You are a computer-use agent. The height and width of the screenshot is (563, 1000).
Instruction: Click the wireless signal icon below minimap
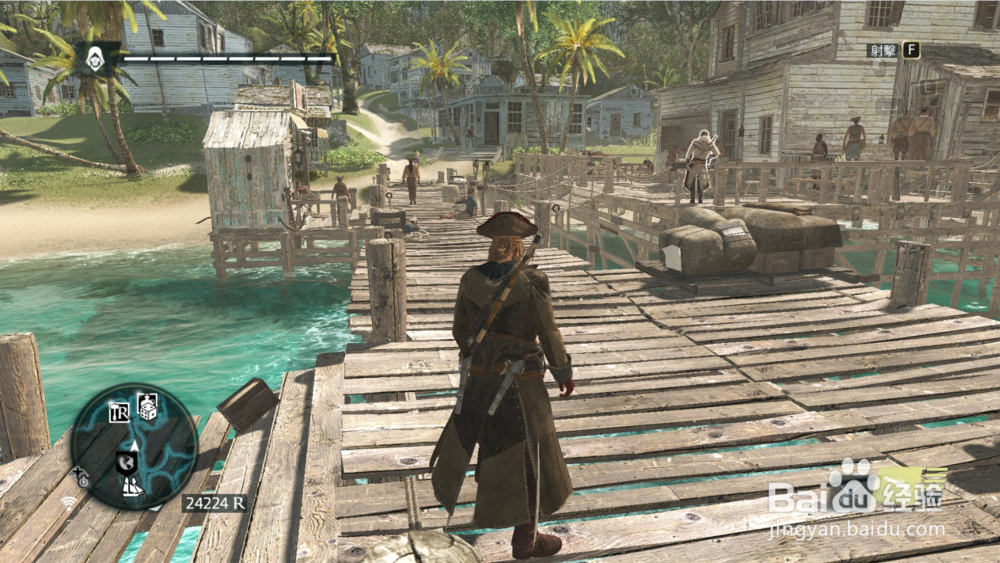(x=69, y=503)
